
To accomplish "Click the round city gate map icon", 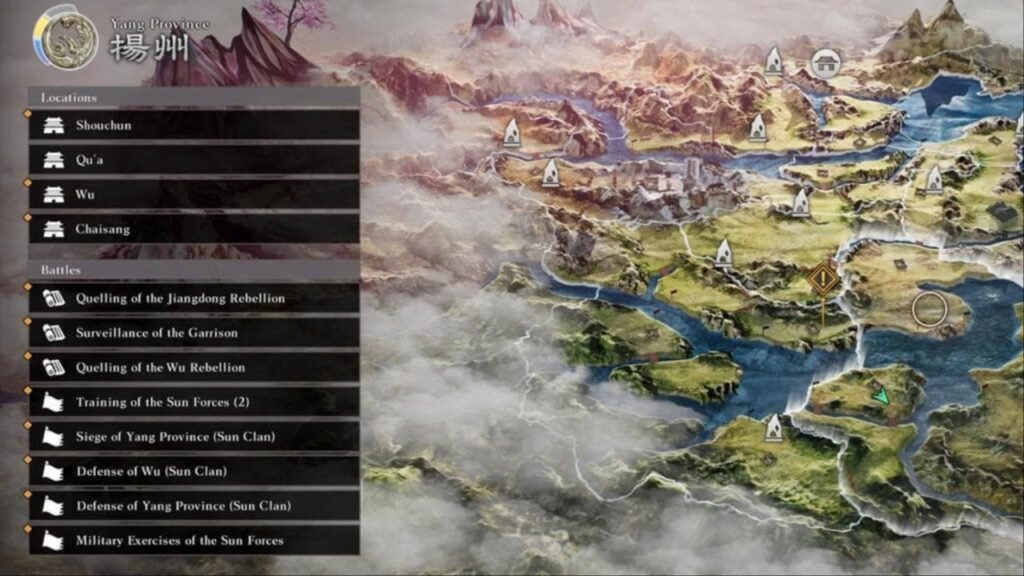I will coord(824,64).
